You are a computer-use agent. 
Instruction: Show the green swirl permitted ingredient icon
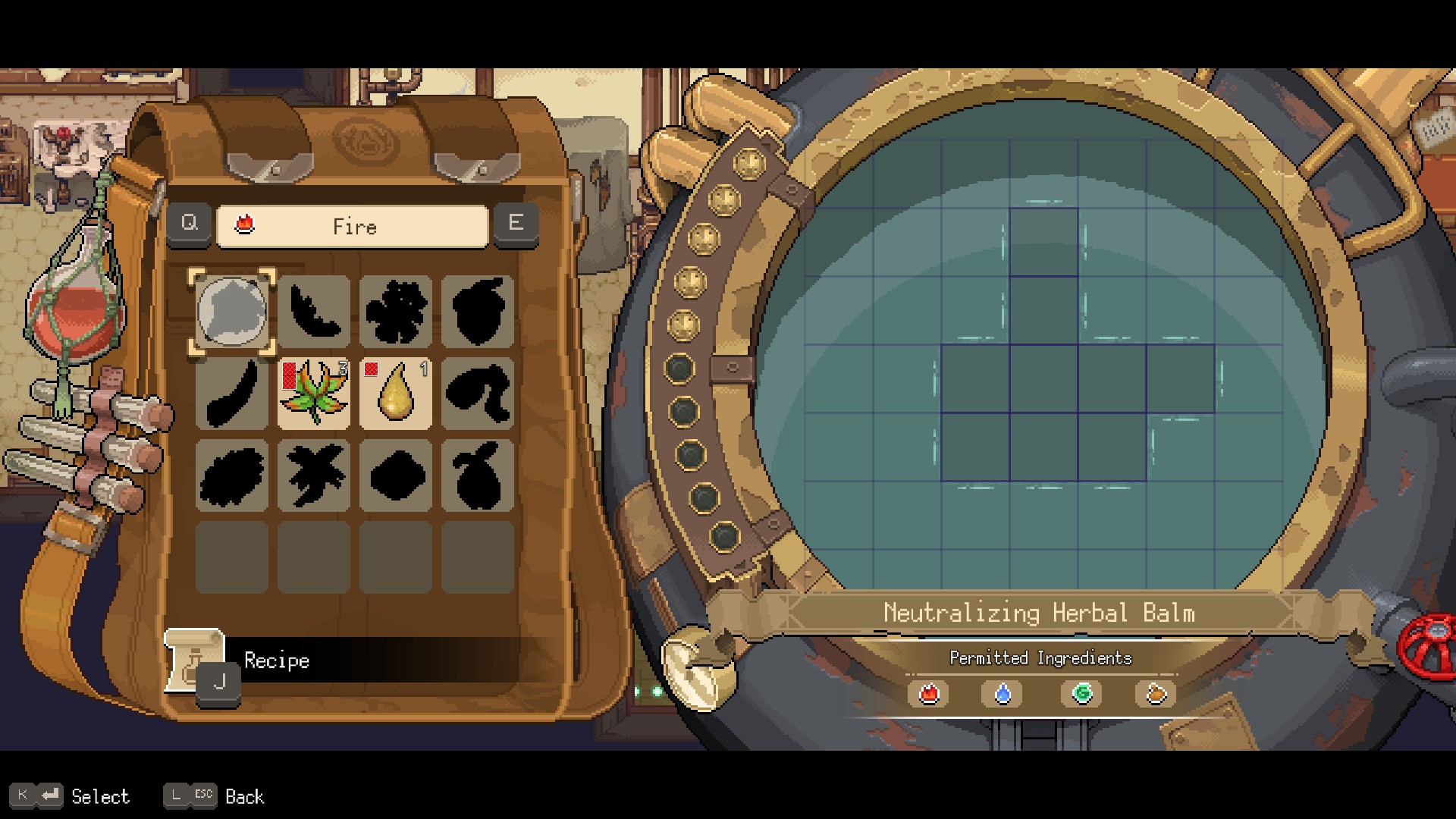(x=1081, y=694)
